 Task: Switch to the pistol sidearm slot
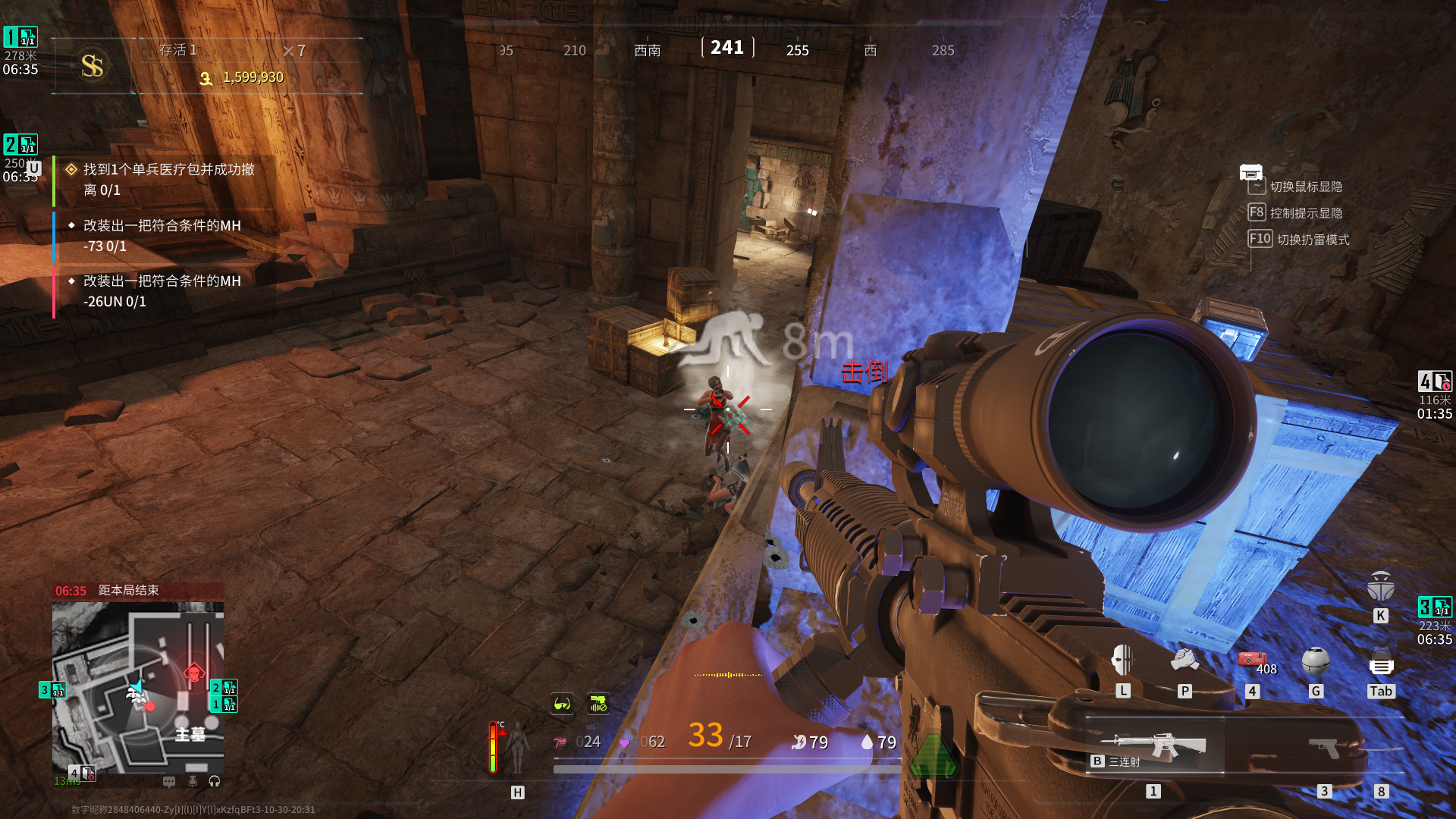point(1324,748)
